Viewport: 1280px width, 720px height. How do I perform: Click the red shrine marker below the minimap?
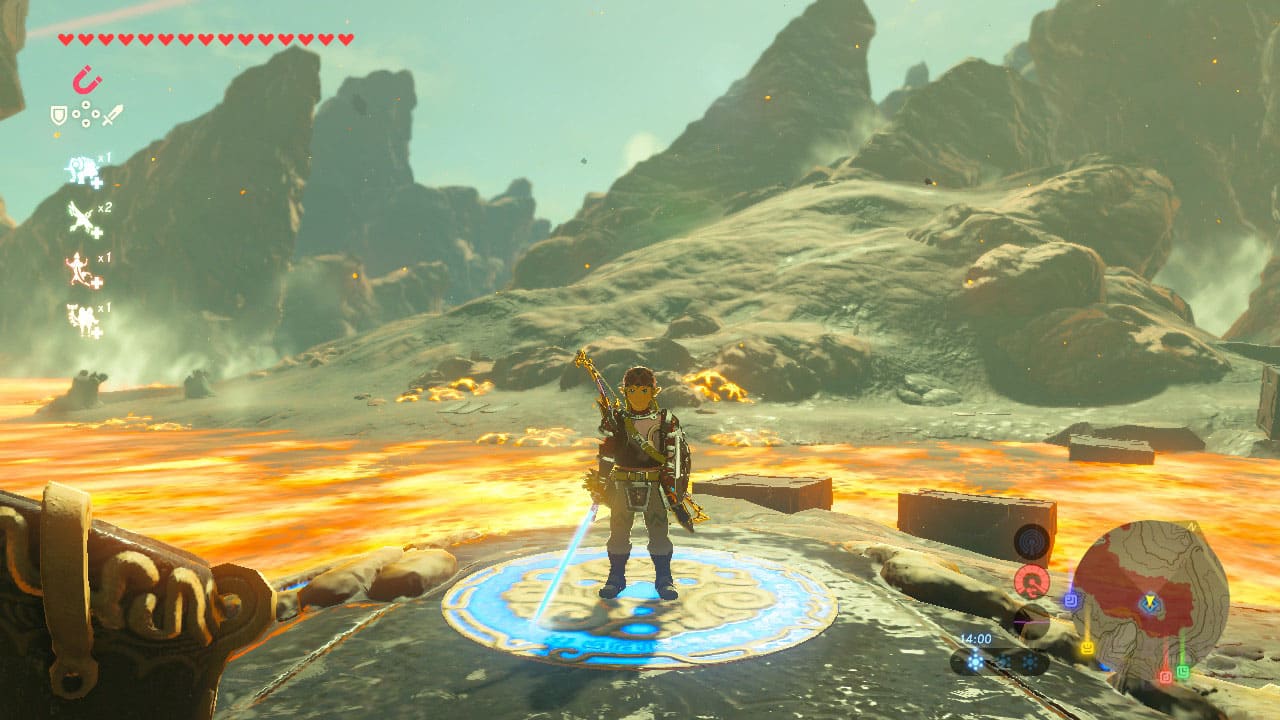tap(1165, 675)
